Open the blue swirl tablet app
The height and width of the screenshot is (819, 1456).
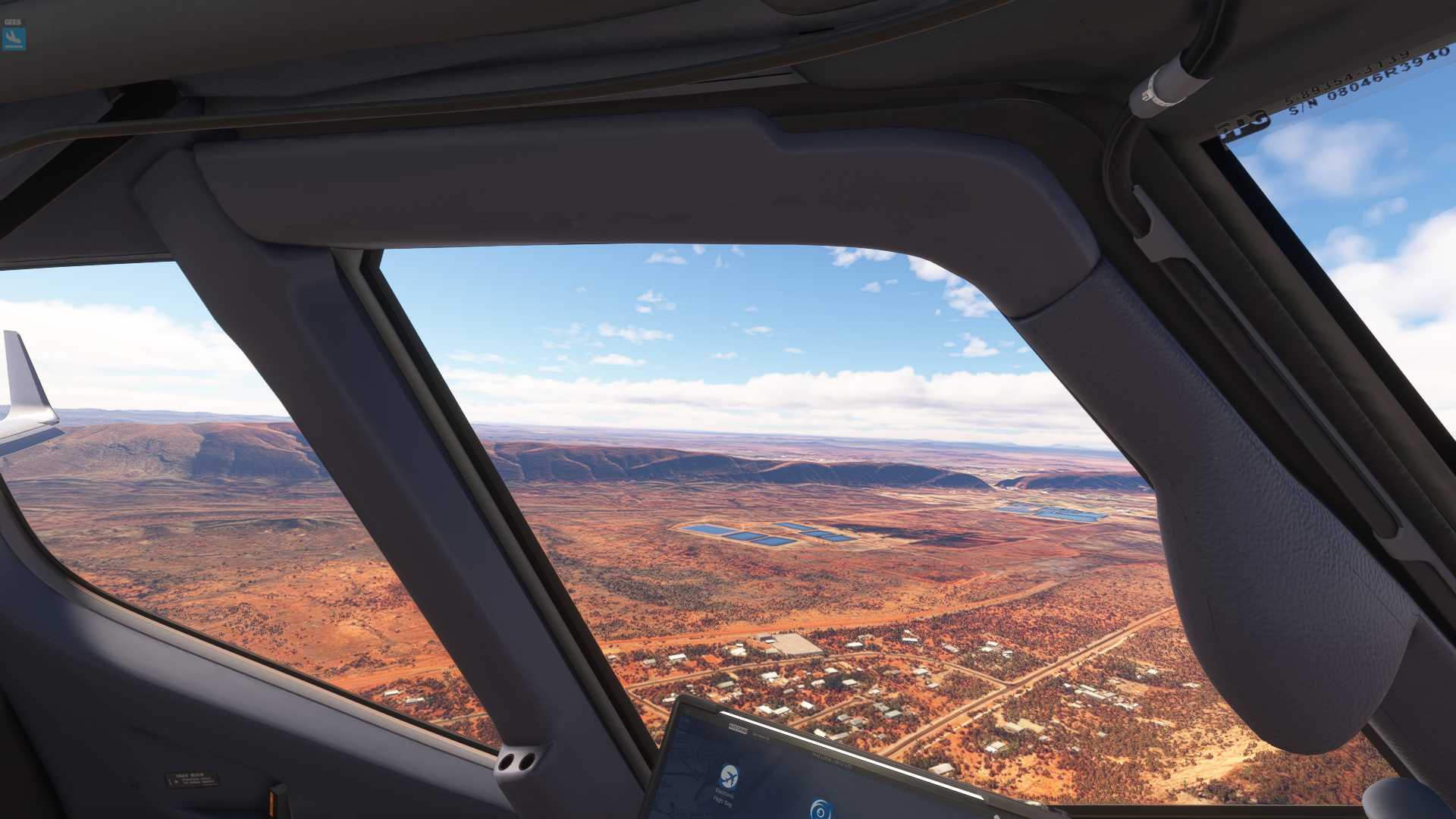(x=820, y=810)
